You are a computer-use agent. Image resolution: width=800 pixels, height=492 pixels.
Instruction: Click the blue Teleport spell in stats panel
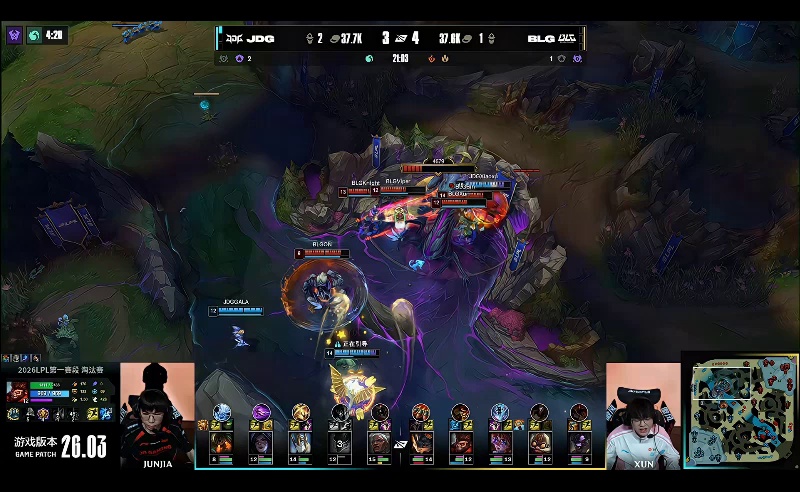(106, 413)
